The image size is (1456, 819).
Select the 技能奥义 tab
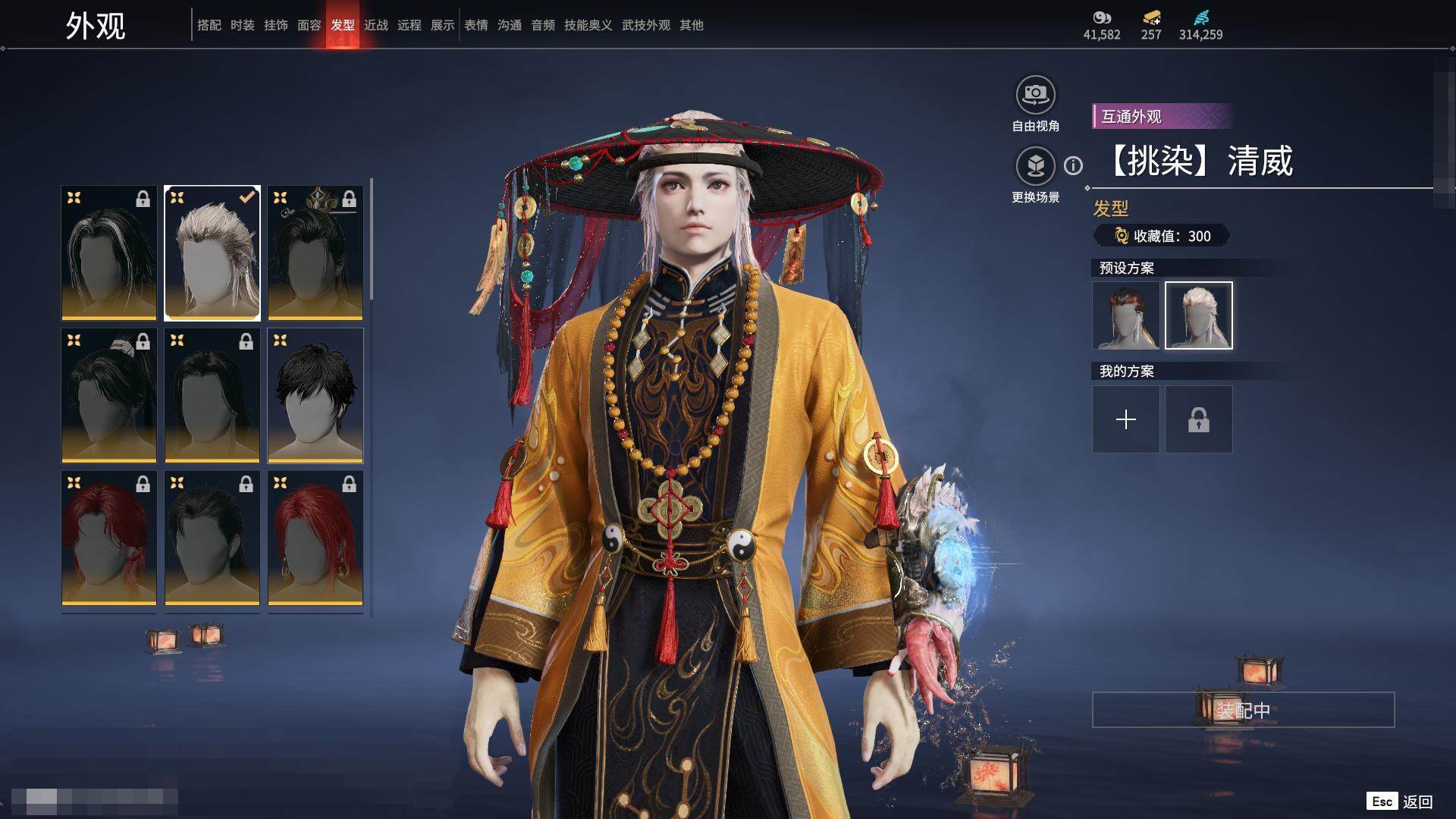click(x=588, y=25)
